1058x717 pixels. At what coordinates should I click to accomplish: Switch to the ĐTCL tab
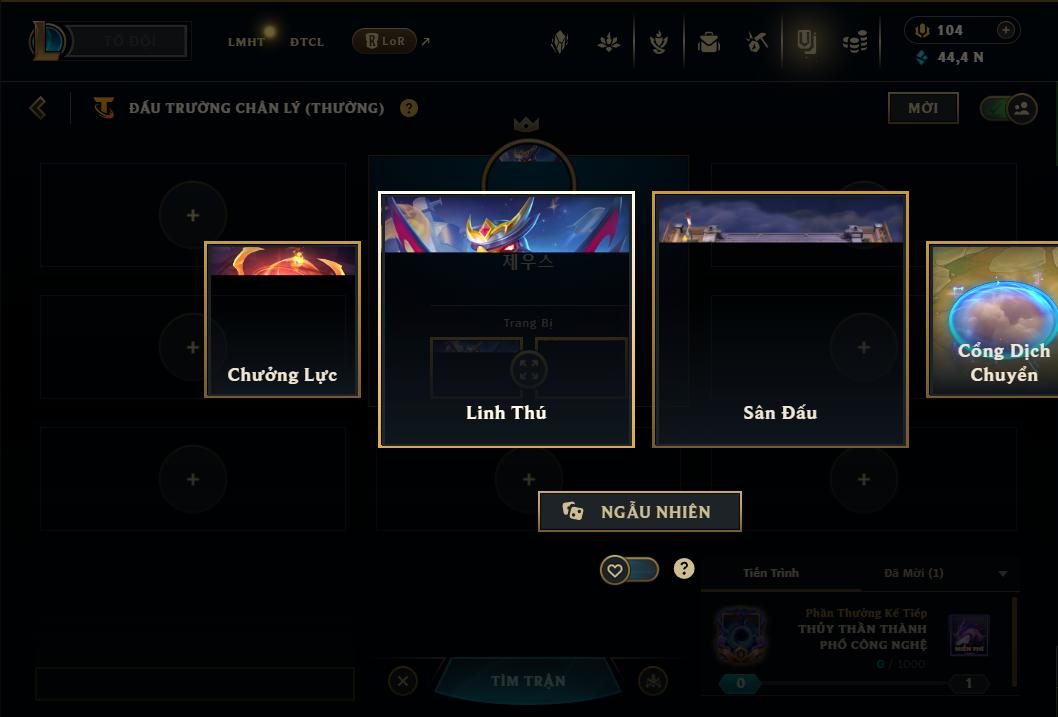pyautogui.click(x=307, y=42)
